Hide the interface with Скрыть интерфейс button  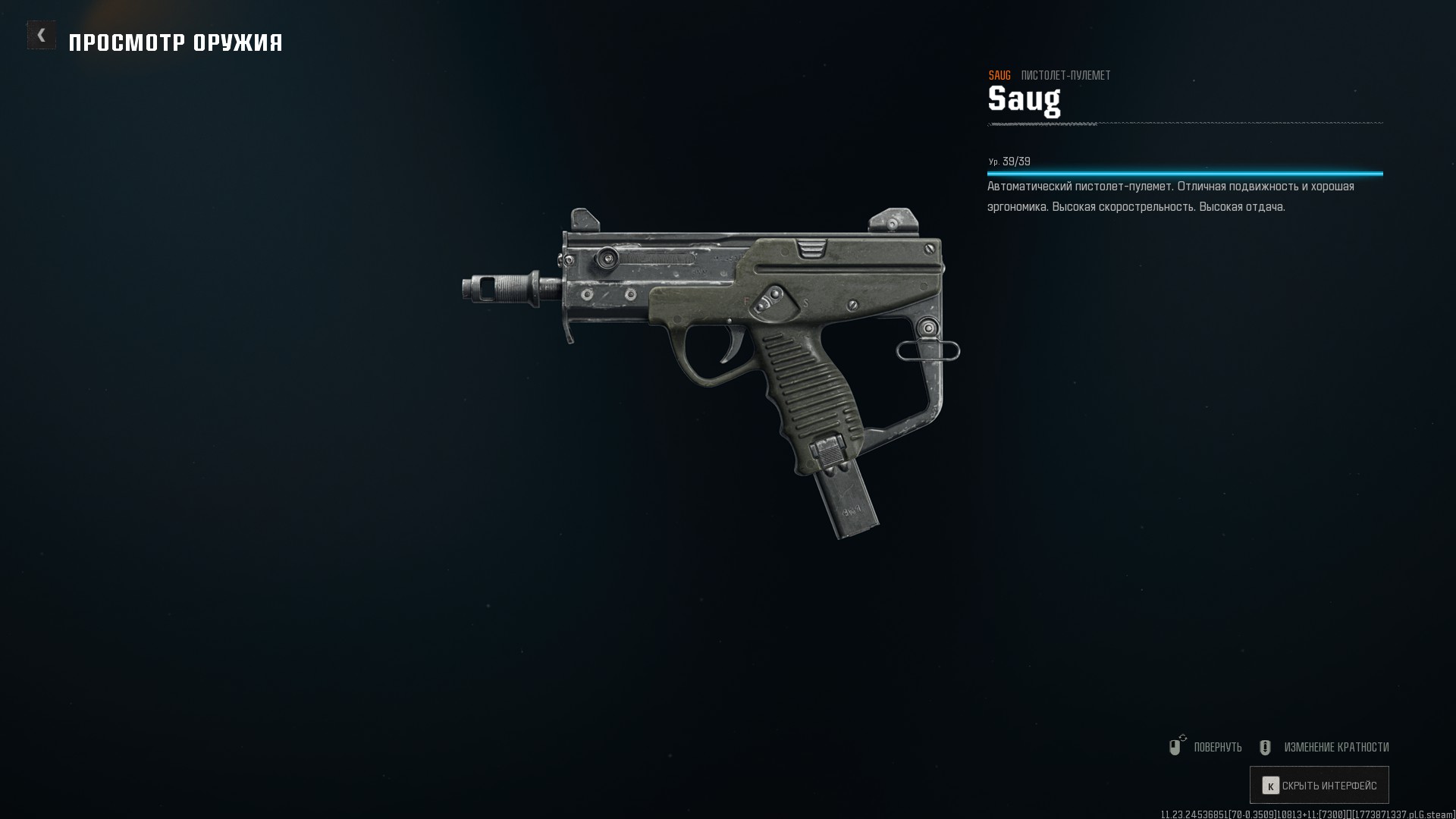click(x=1319, y=786)
